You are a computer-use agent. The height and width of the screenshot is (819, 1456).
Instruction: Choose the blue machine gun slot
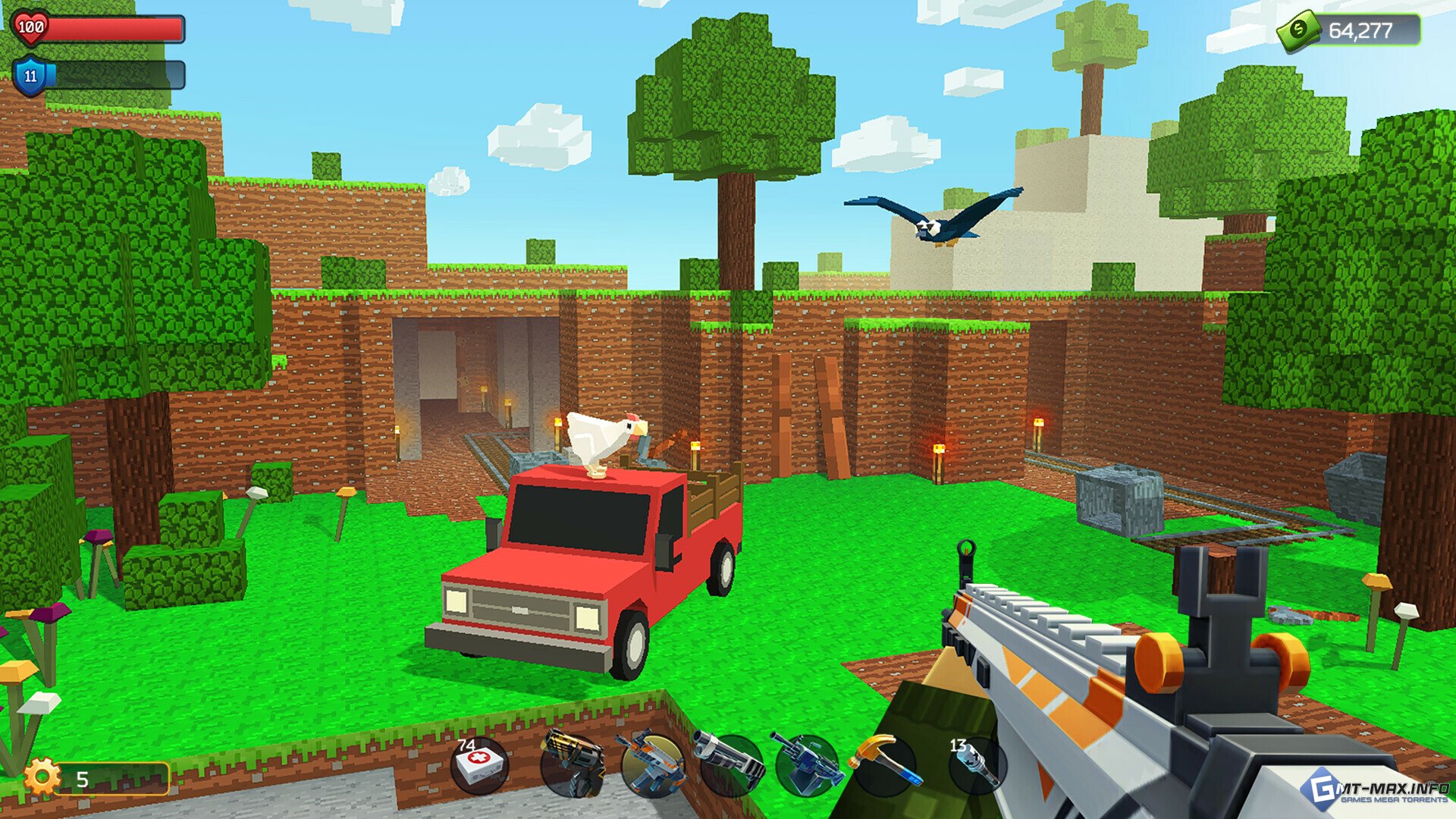pyautogui.click(x=808, y=764)
